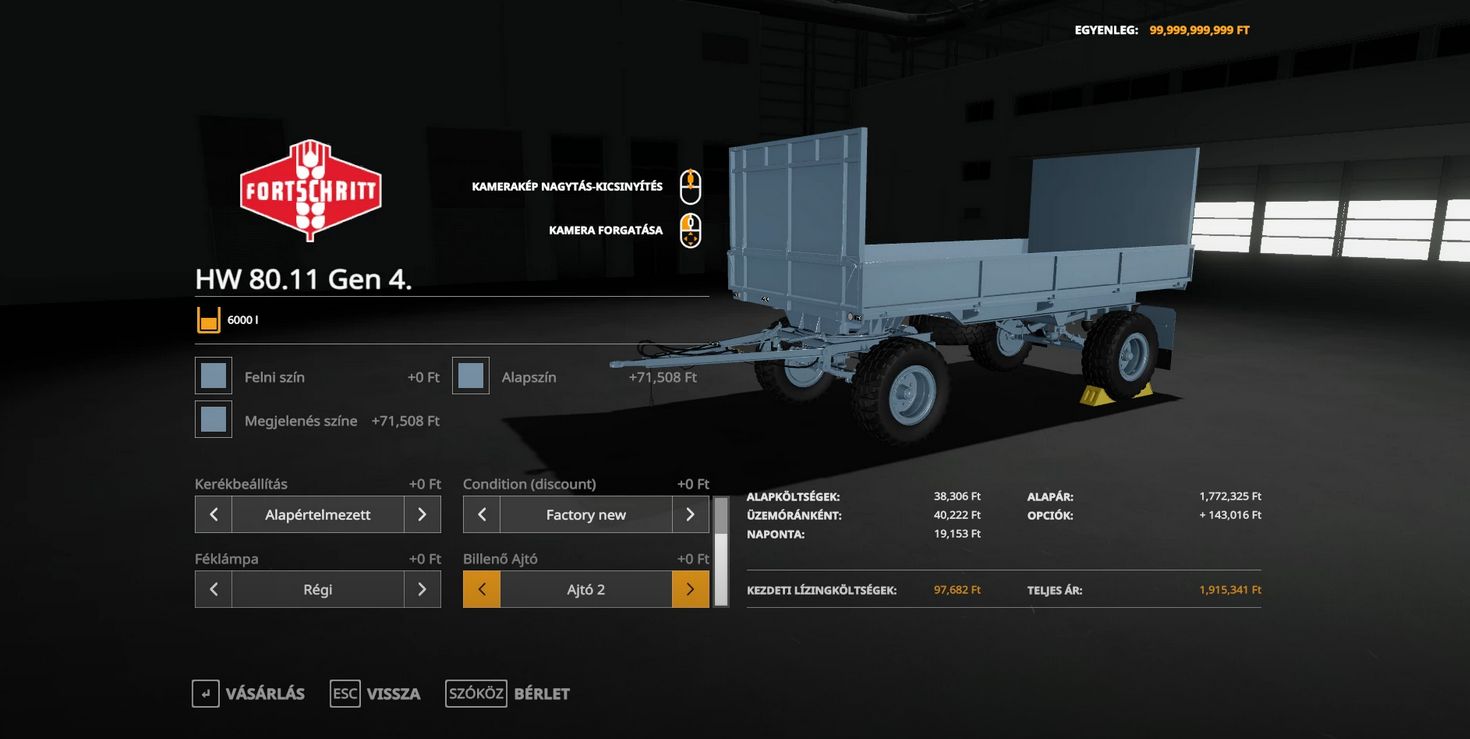Change Féklámpa to next option
The height and width of the screenshot is (739, 1470).
pyautogui.click(x=422, y=590)
